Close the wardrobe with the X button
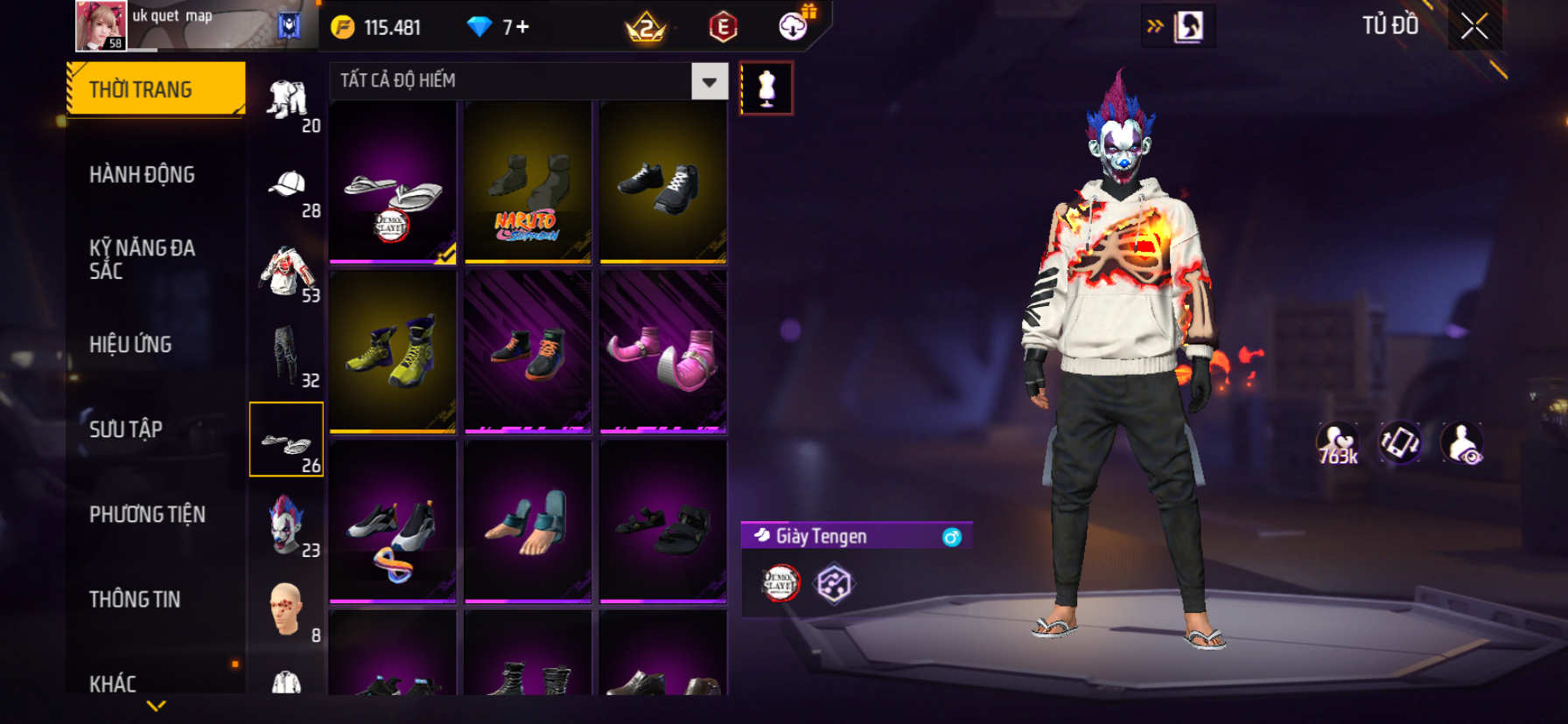 (1474, 27)
